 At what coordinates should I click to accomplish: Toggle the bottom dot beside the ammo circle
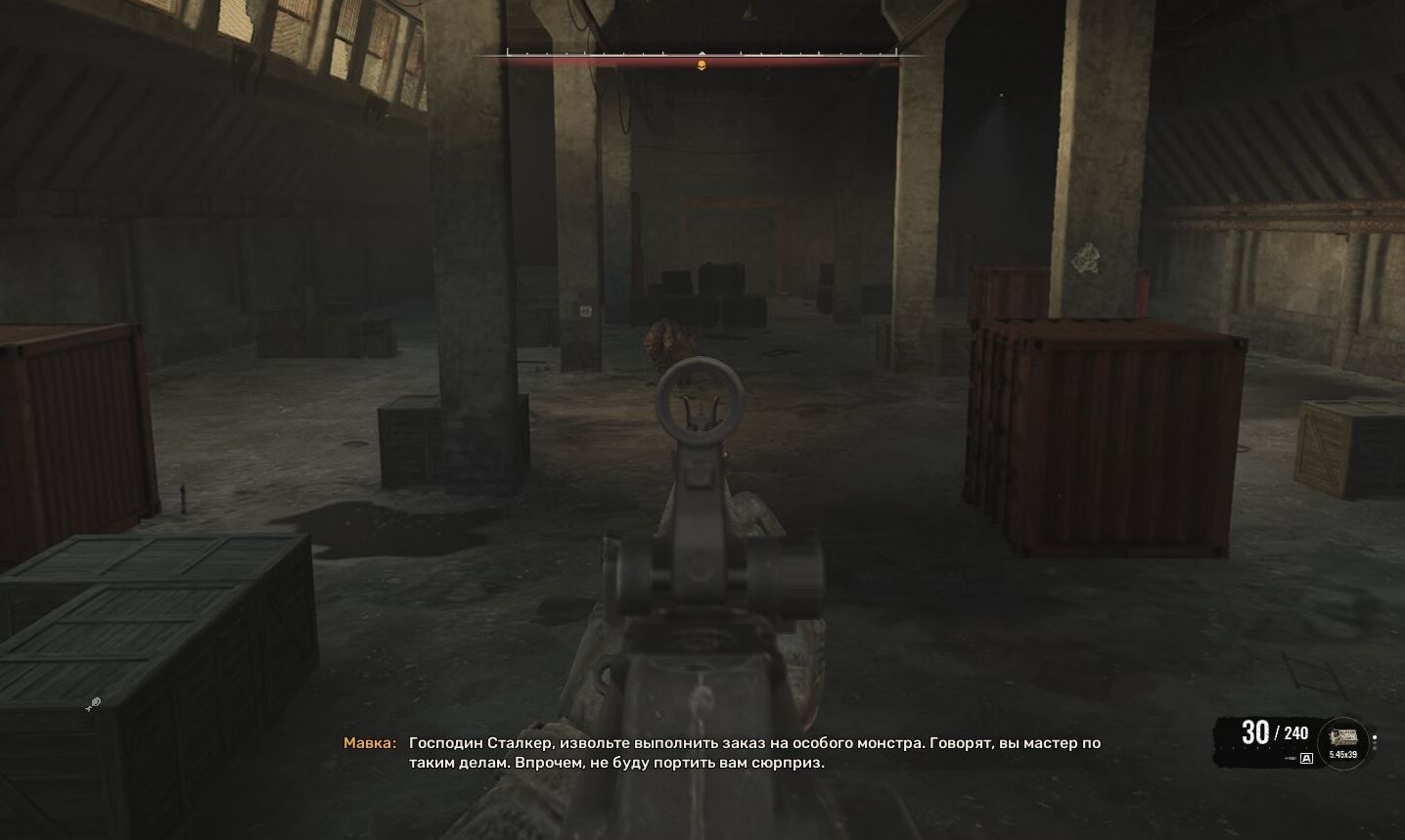click(1375, 748)
